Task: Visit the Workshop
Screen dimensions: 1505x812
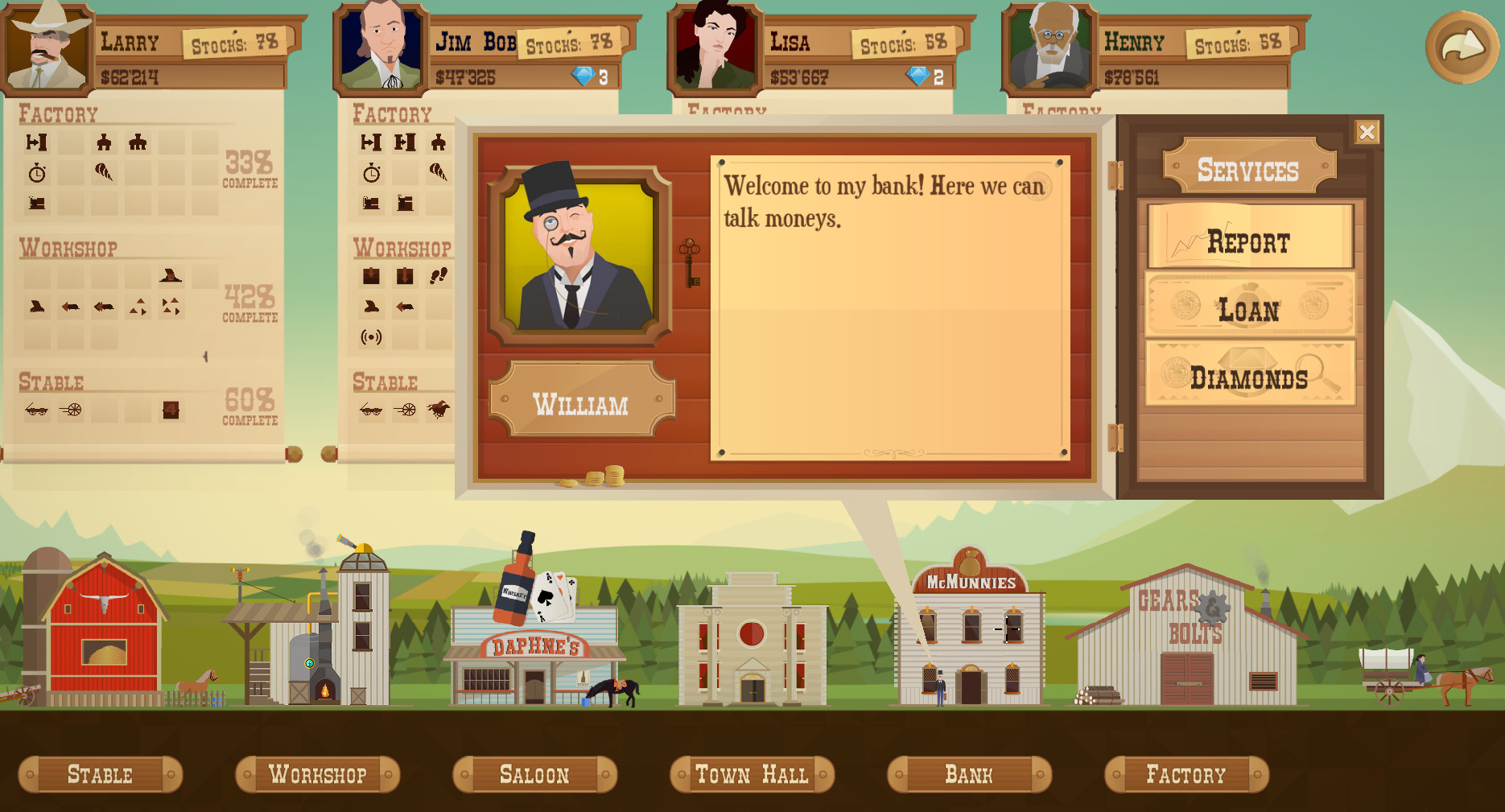Action: pos(318,774)
